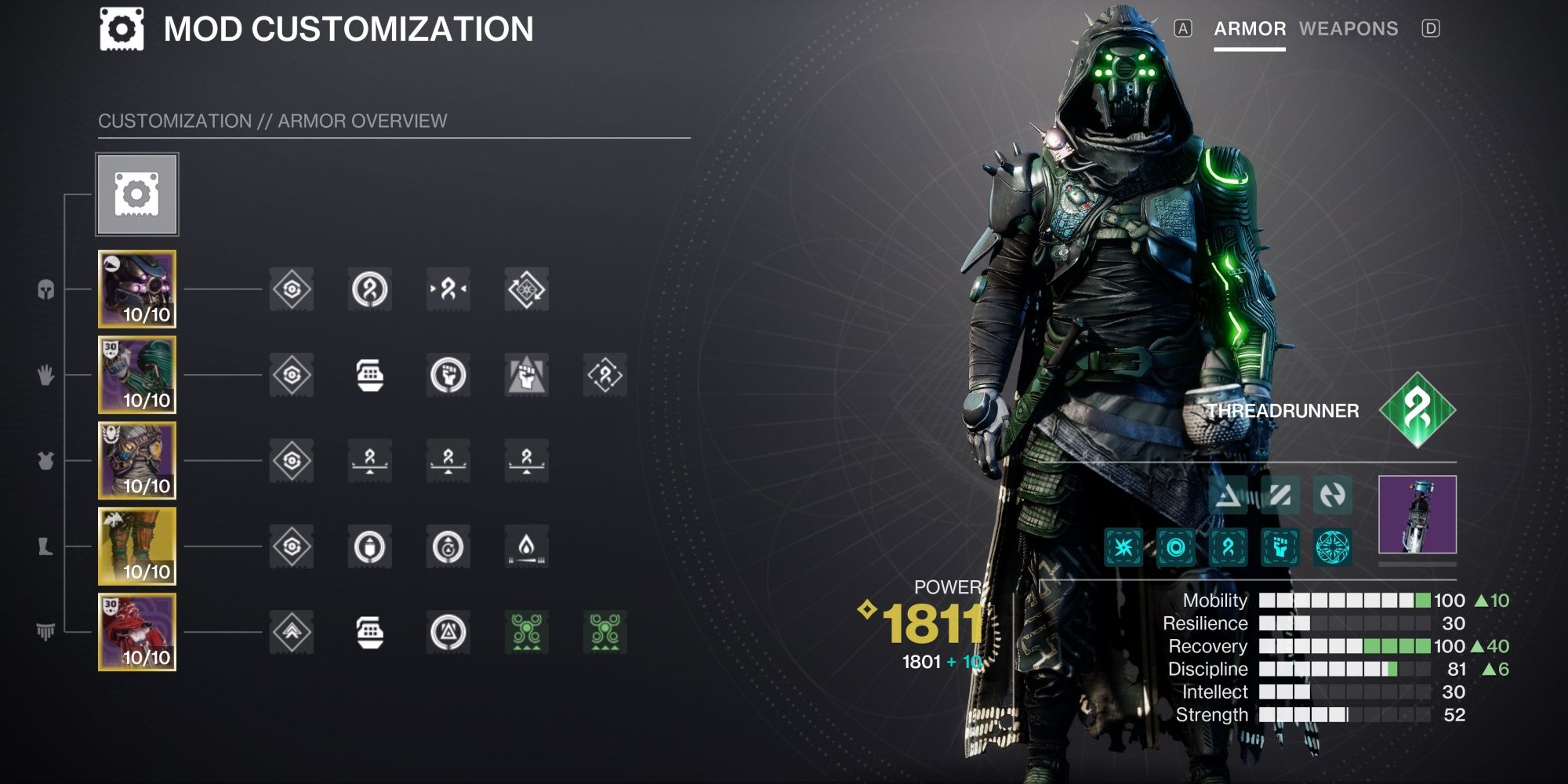
Task: Select the melee kickstart mod on gauntlets
Action: tap(527, 375)
